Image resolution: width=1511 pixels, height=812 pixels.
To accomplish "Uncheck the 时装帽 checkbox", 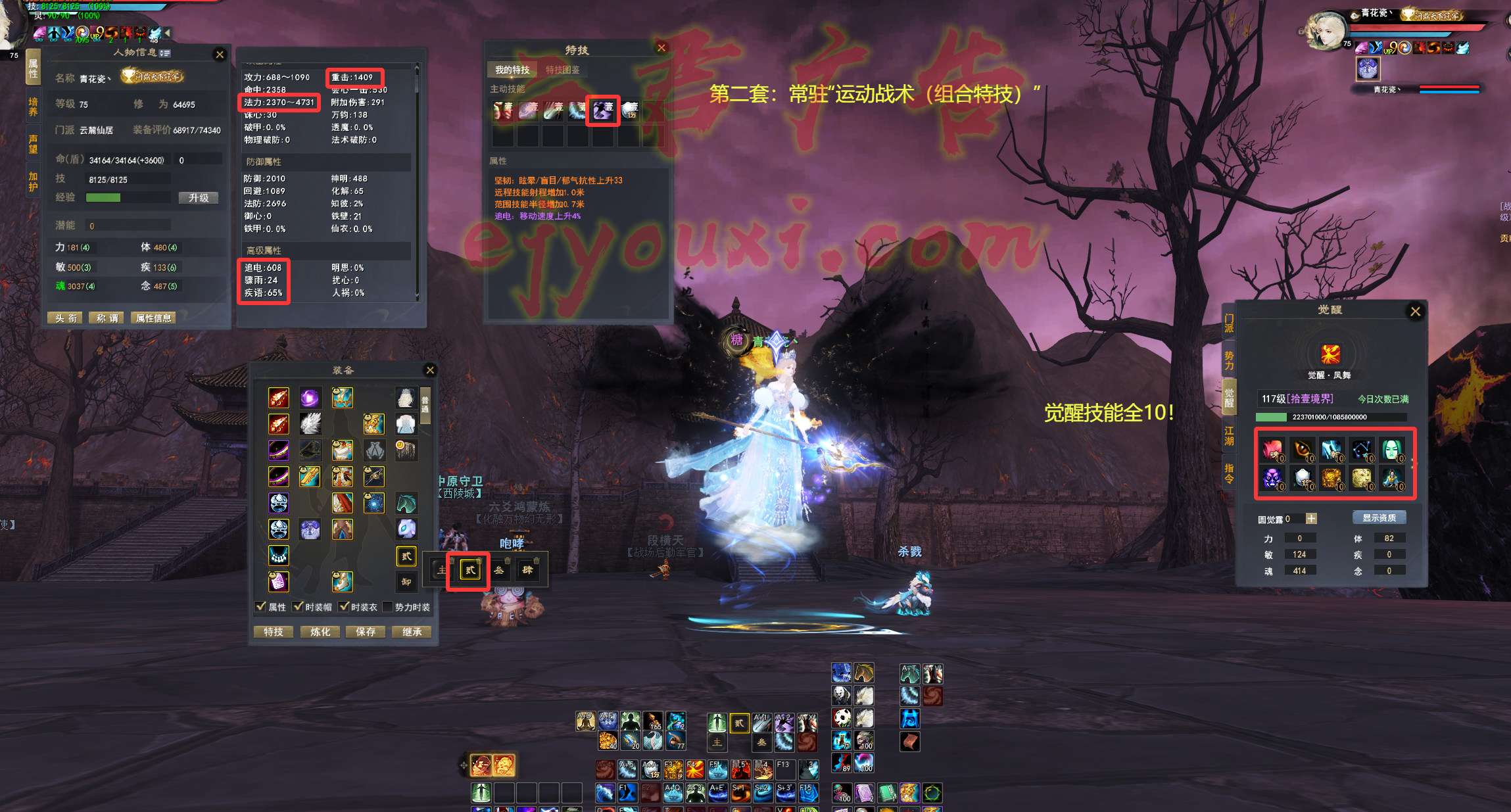I will (x=299, y=607).
